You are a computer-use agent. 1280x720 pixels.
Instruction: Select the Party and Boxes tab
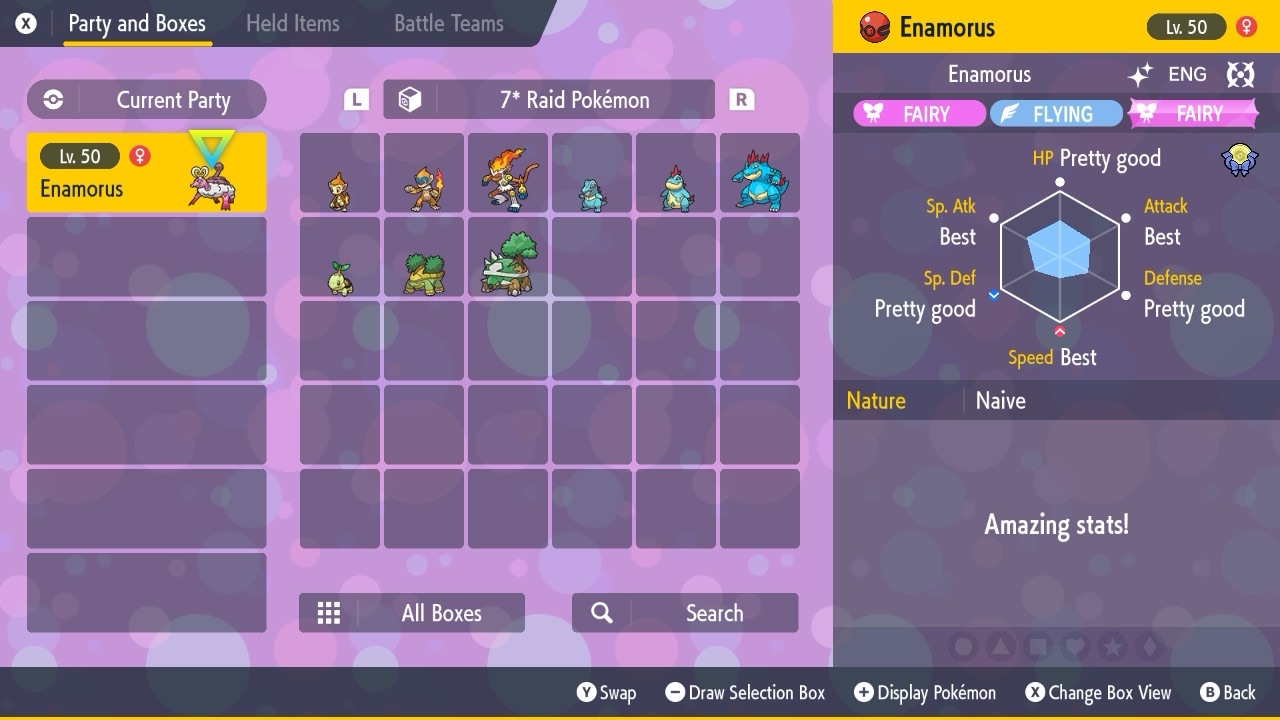tap(137, 24)
